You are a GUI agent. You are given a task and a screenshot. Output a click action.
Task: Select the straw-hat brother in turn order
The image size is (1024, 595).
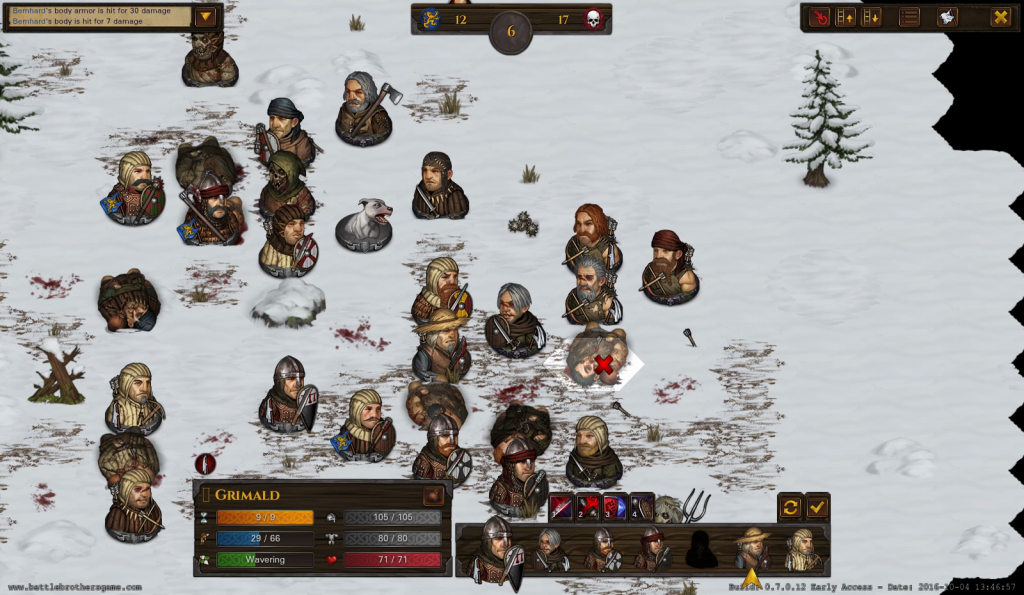coord(751,549)
